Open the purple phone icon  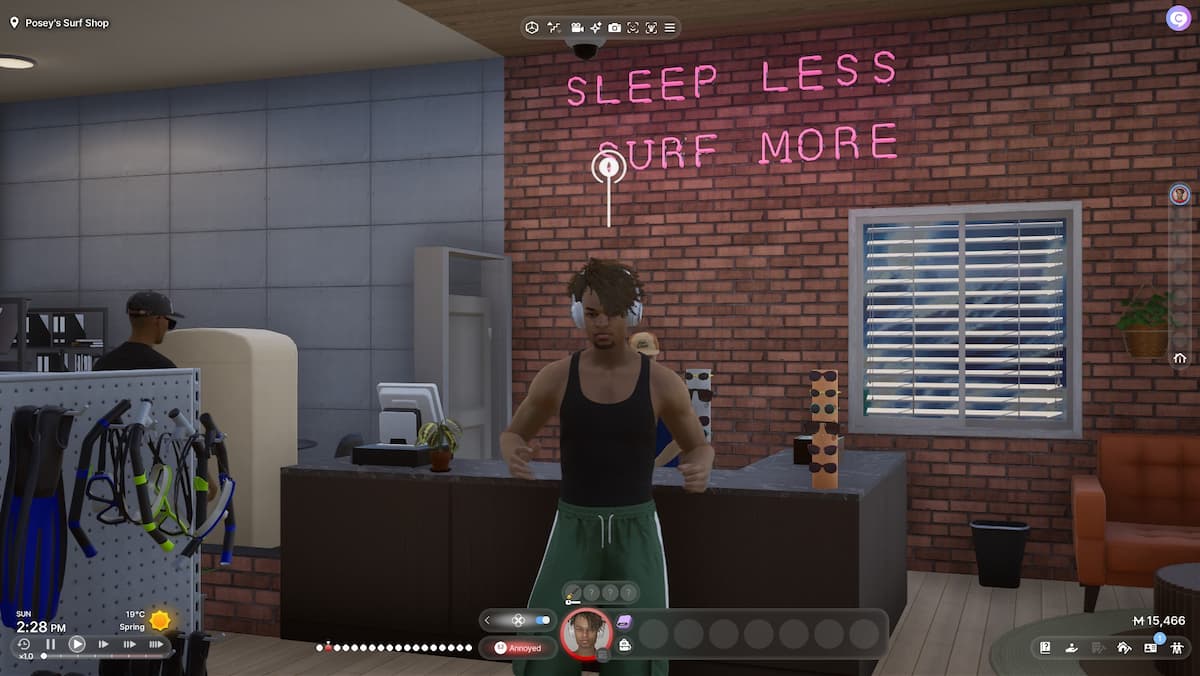coord(625,623)
